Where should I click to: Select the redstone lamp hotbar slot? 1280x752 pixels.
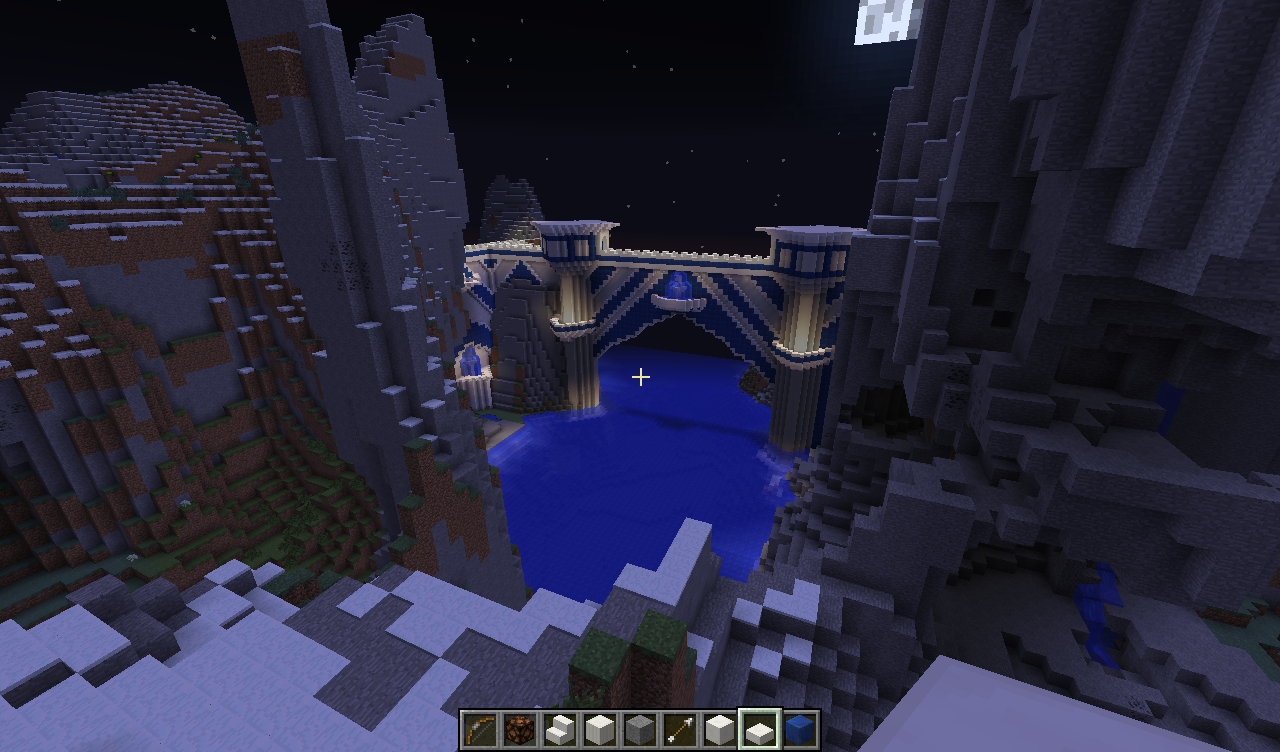point(520,729)
